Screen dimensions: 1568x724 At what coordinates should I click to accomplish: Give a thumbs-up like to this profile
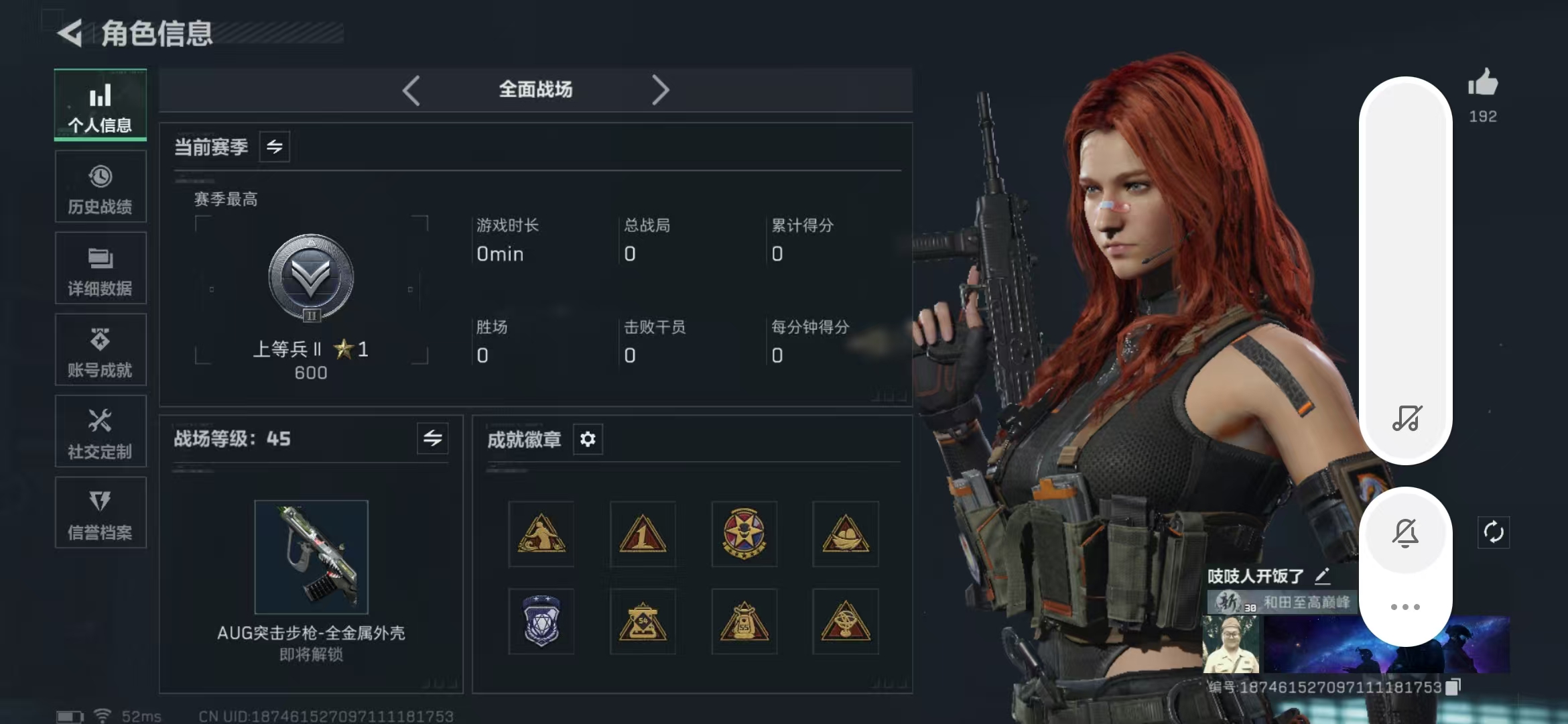[1483, 84]
